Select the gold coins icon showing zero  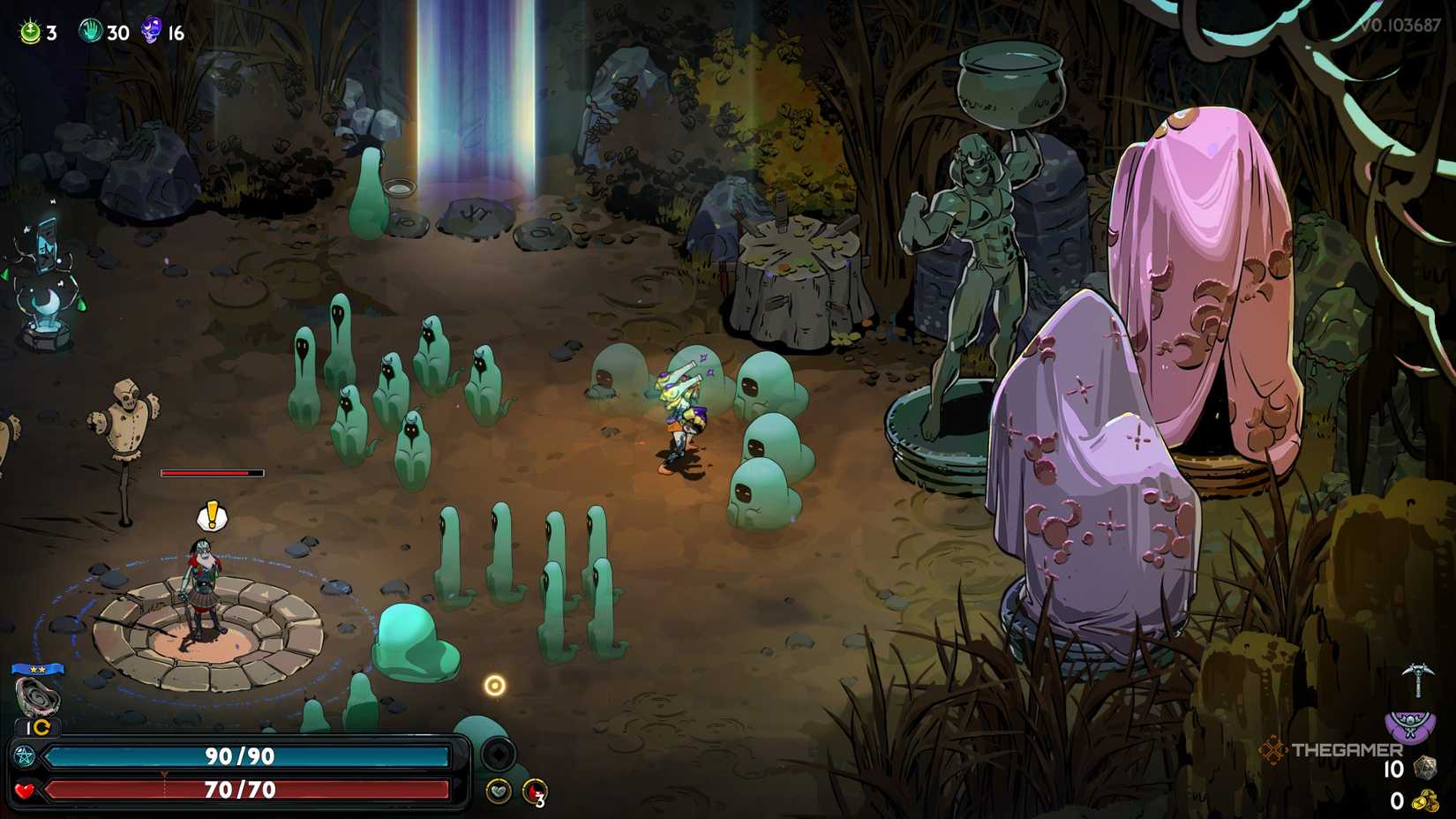coord(1425,801)
